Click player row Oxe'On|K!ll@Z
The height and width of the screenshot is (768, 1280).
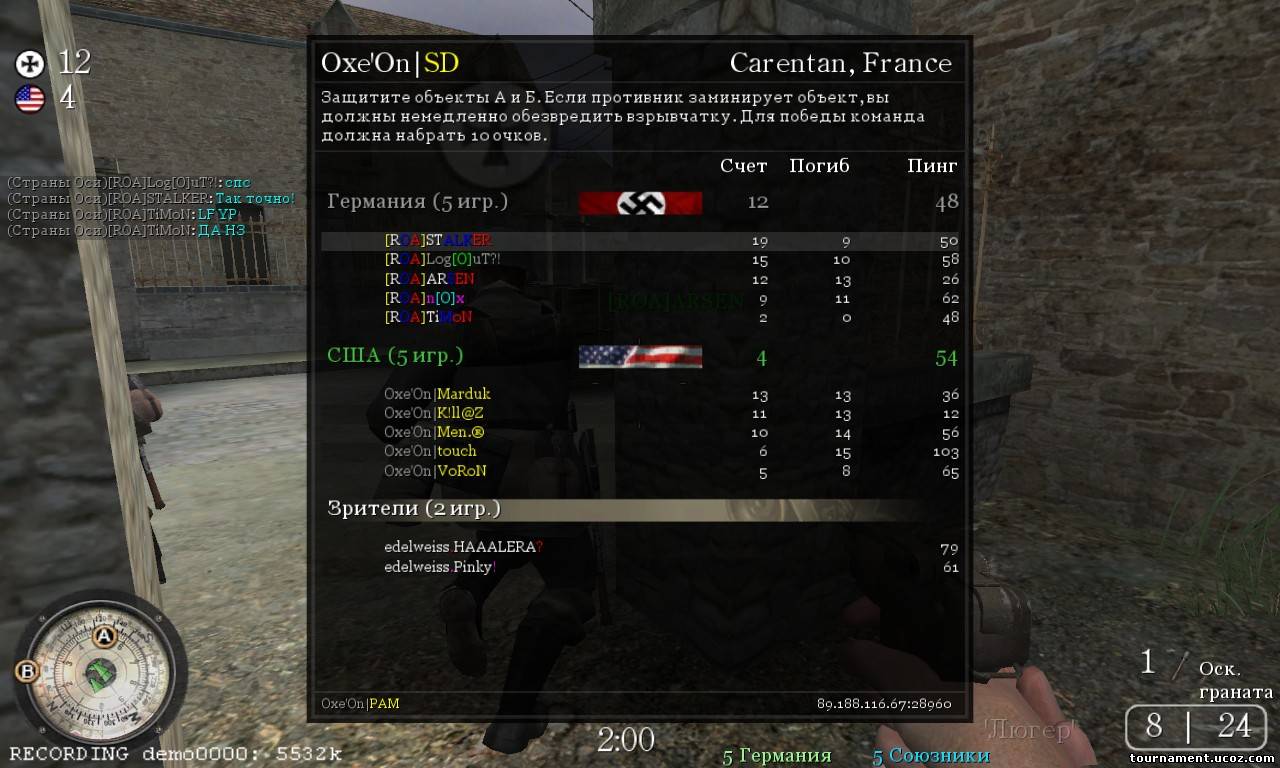click(434, 413)
